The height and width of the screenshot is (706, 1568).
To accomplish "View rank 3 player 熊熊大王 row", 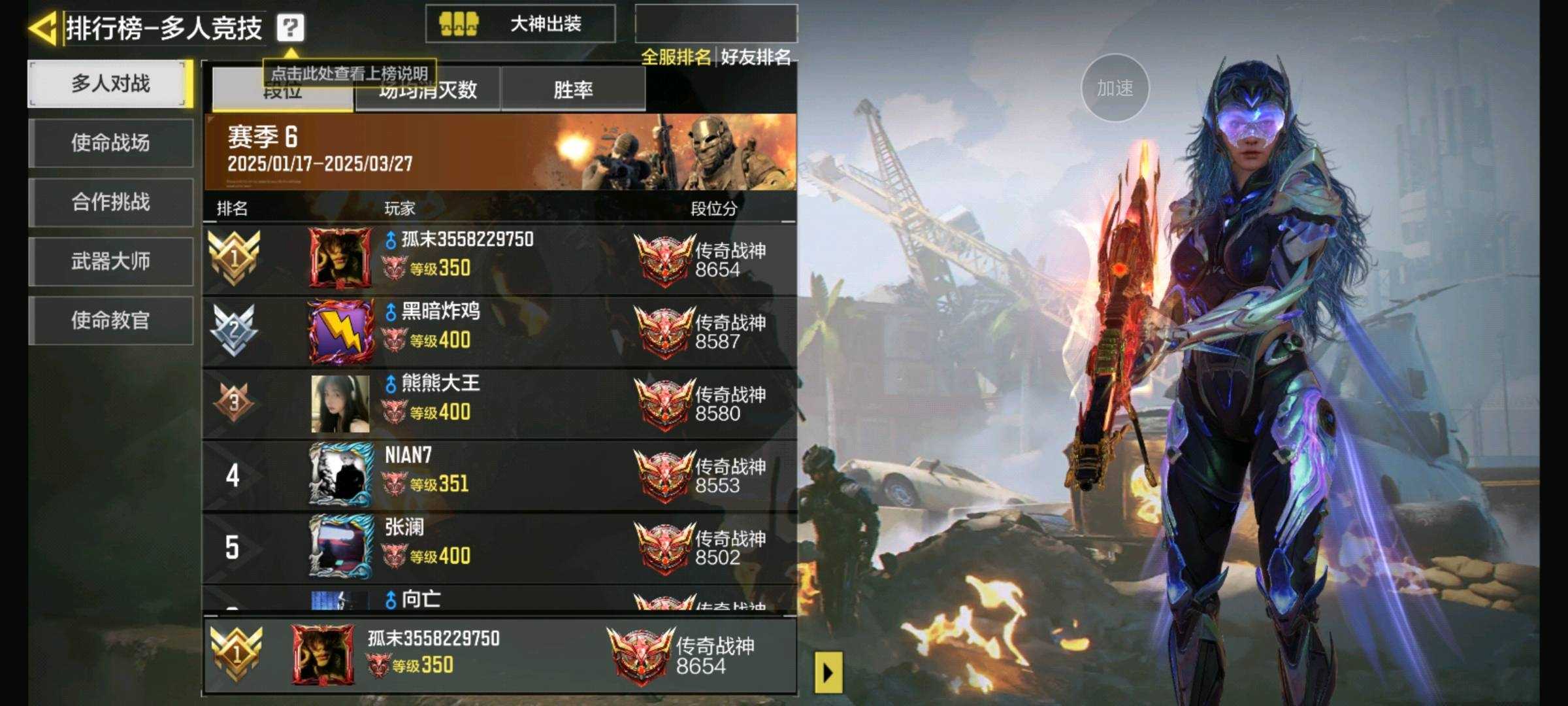I will tap(499, 403).
